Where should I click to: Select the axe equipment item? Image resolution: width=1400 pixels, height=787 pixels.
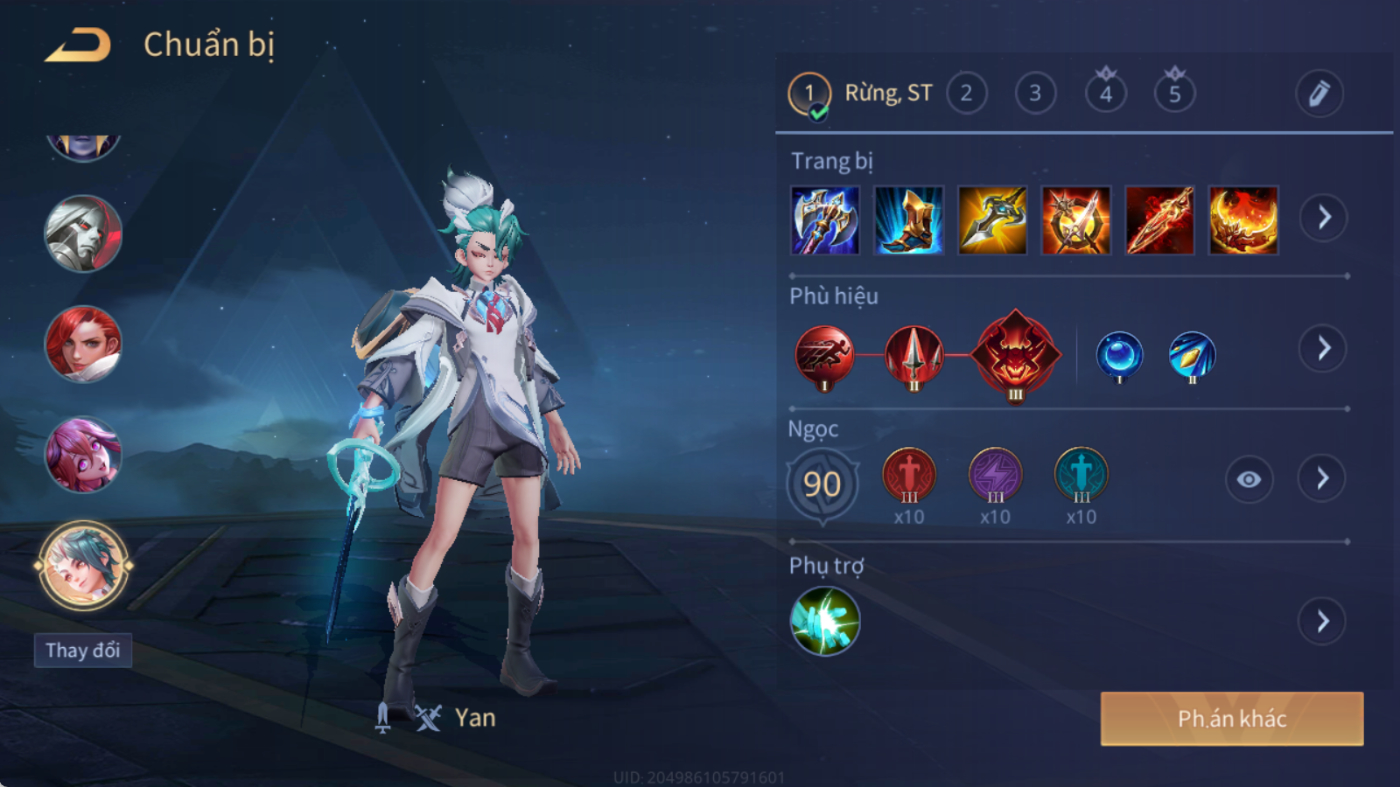pos(825,220)
